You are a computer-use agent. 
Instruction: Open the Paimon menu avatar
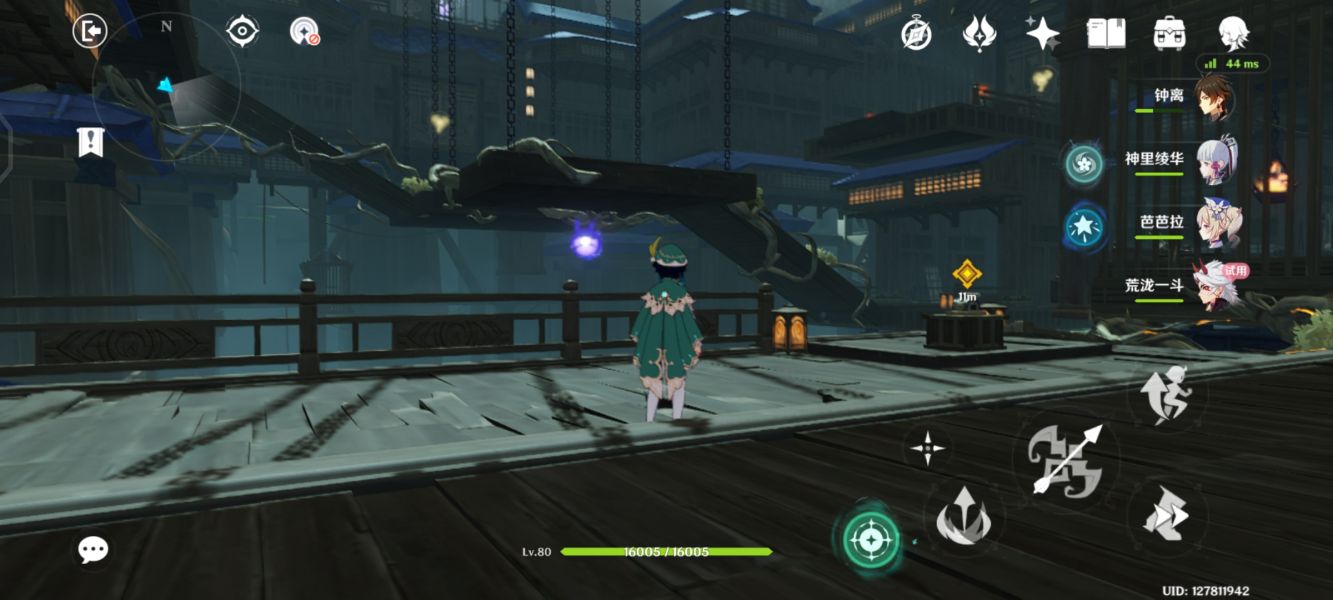(x=1233, y=32)
